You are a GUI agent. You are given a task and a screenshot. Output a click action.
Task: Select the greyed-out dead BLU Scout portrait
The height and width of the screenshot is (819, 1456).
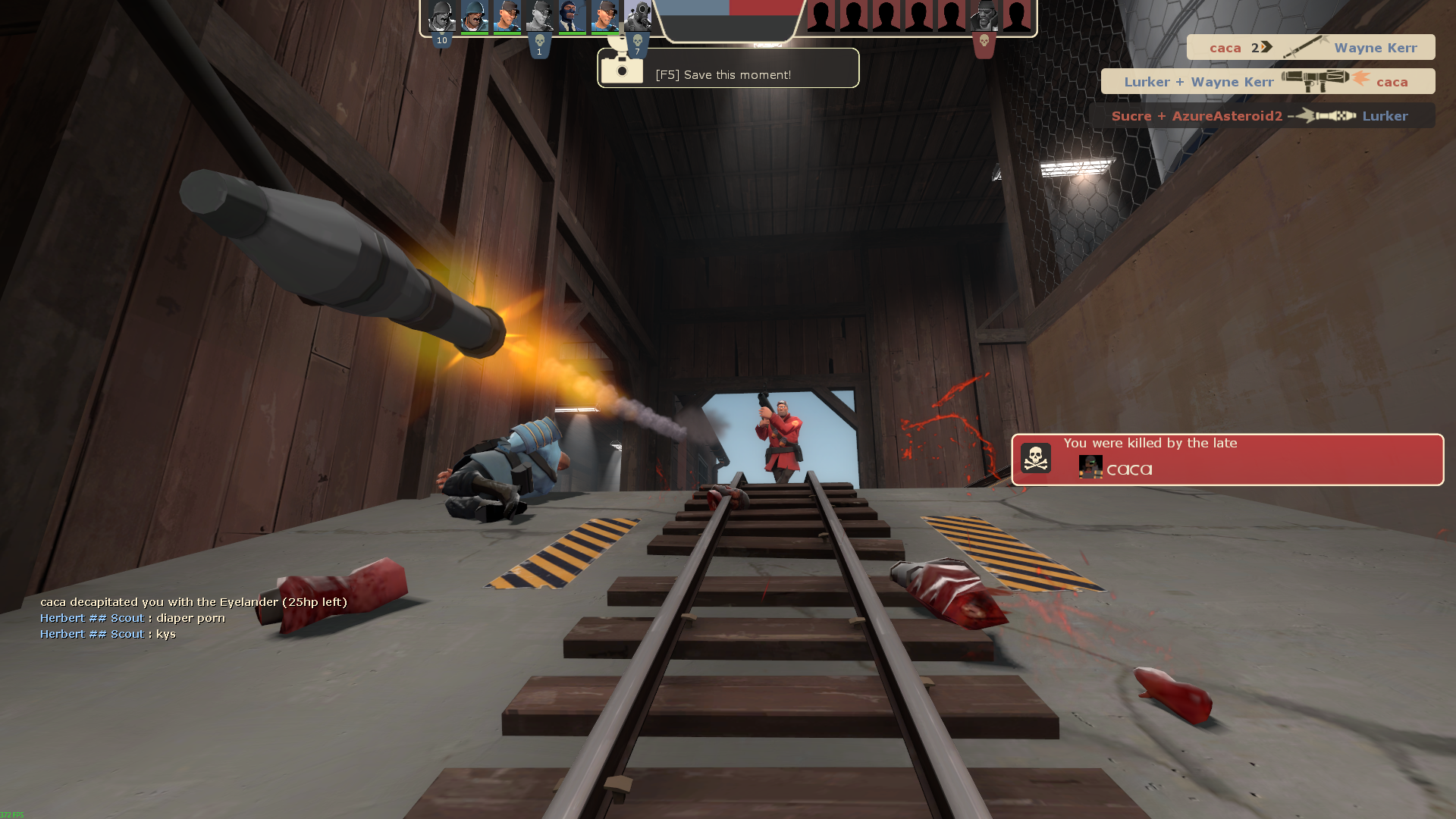click(x=539, y=16)
